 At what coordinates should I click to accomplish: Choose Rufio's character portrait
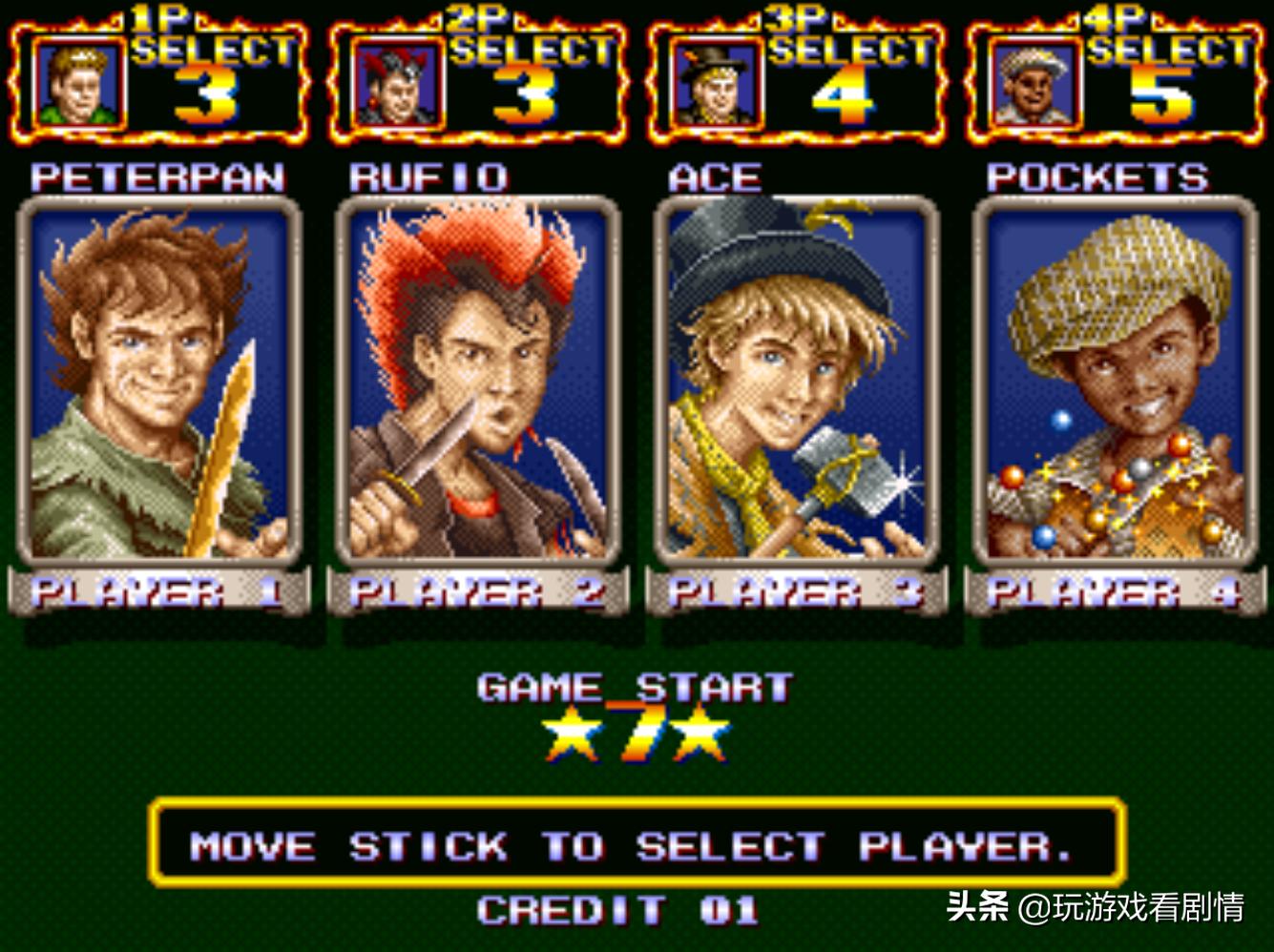point(478,382)
